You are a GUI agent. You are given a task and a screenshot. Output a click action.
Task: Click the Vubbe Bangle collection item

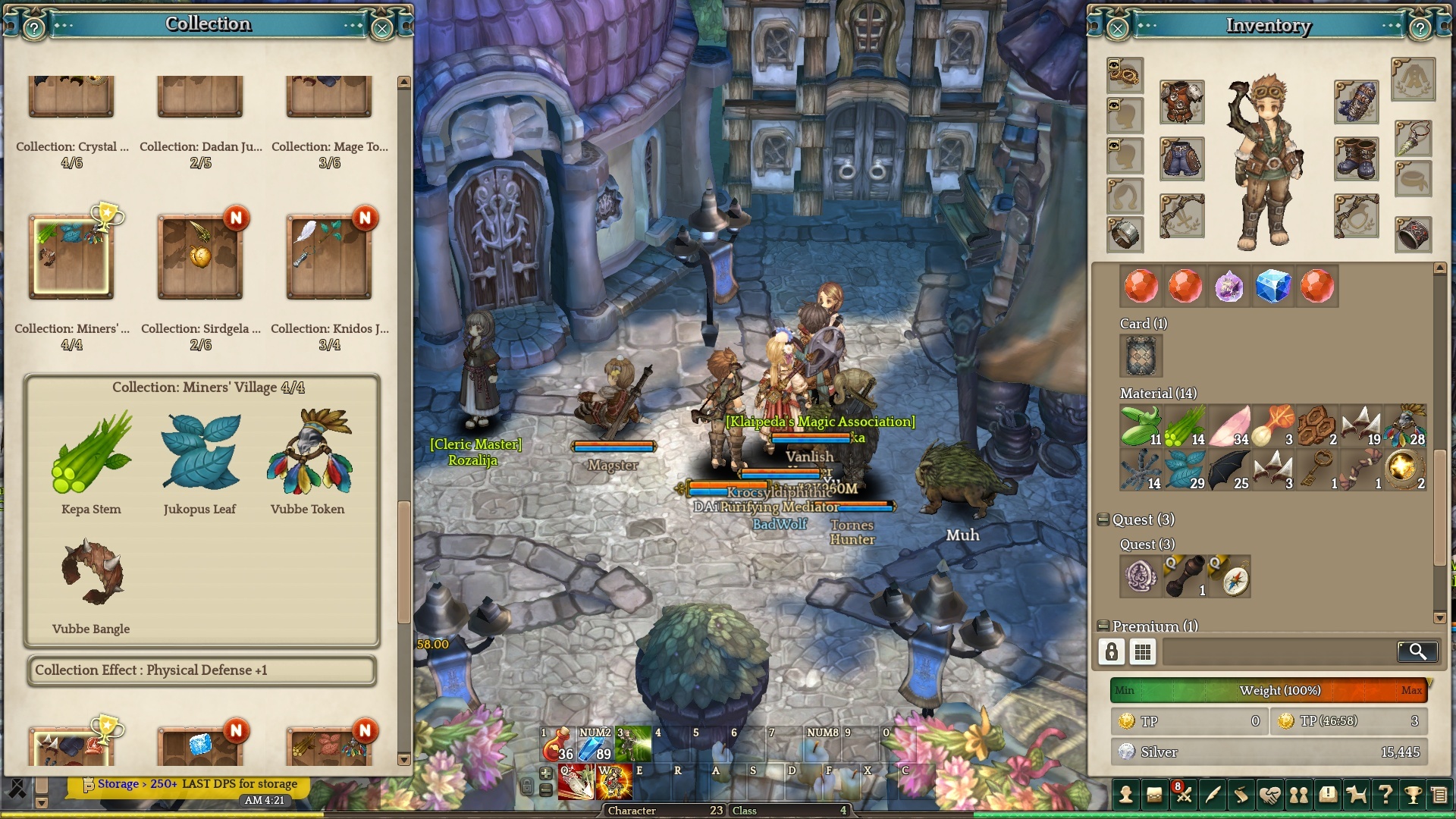(x=91, y=573)
